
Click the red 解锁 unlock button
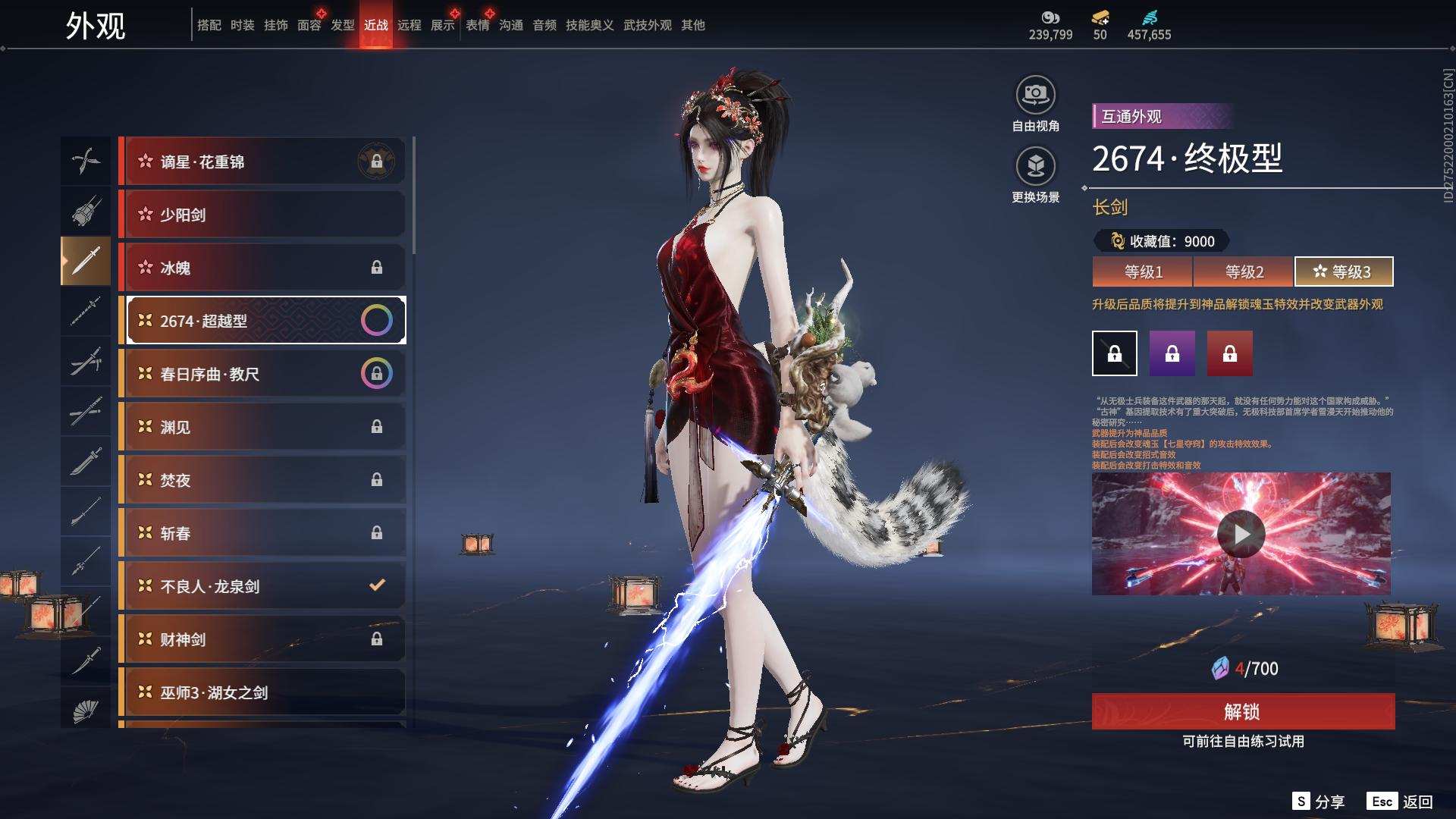coord(1242,711)
